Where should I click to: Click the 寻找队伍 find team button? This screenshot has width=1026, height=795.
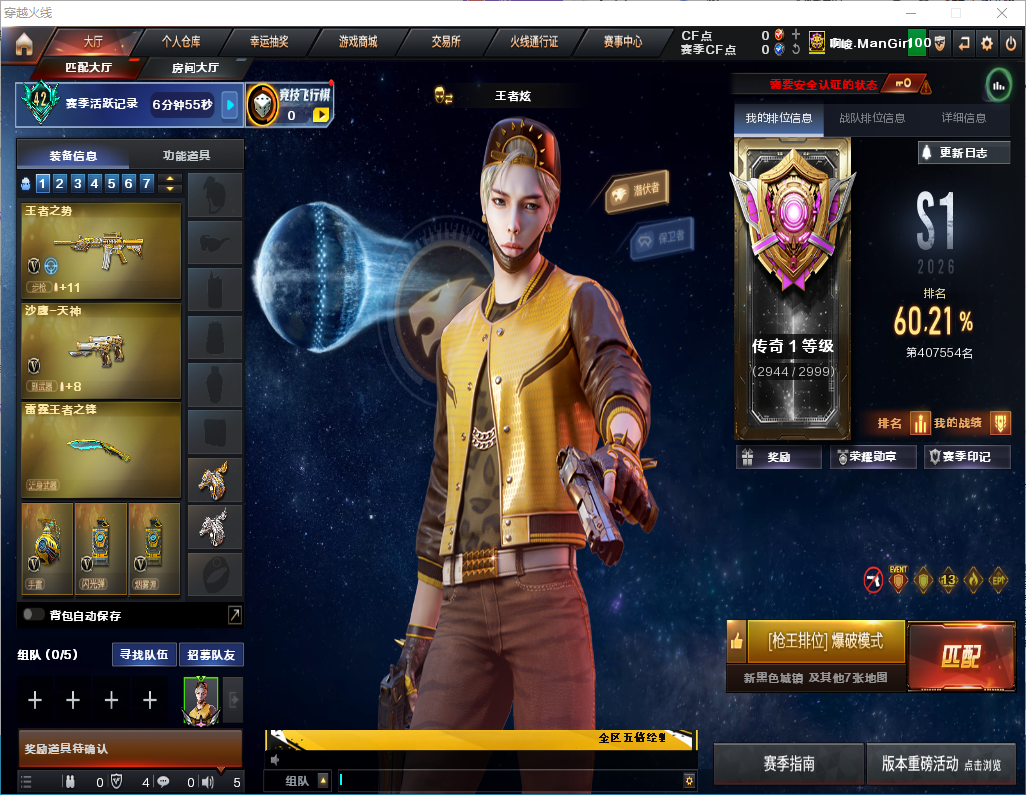(x=144, y=655)
